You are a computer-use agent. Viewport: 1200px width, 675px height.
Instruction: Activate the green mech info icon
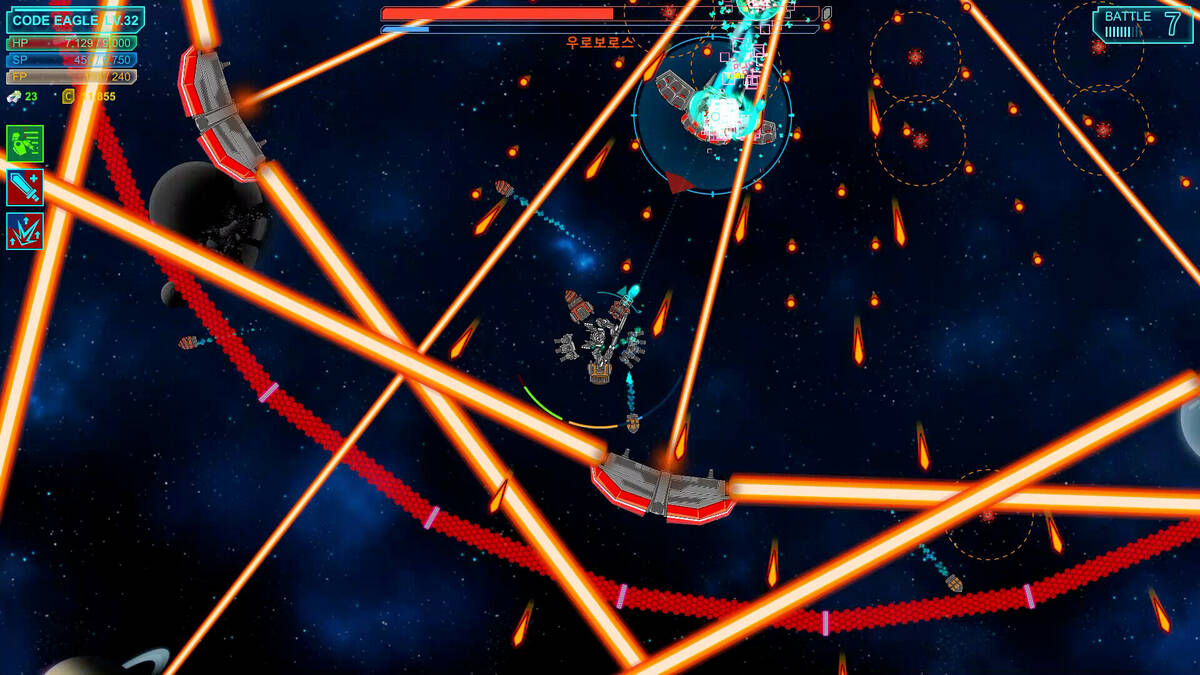point(25,143)
